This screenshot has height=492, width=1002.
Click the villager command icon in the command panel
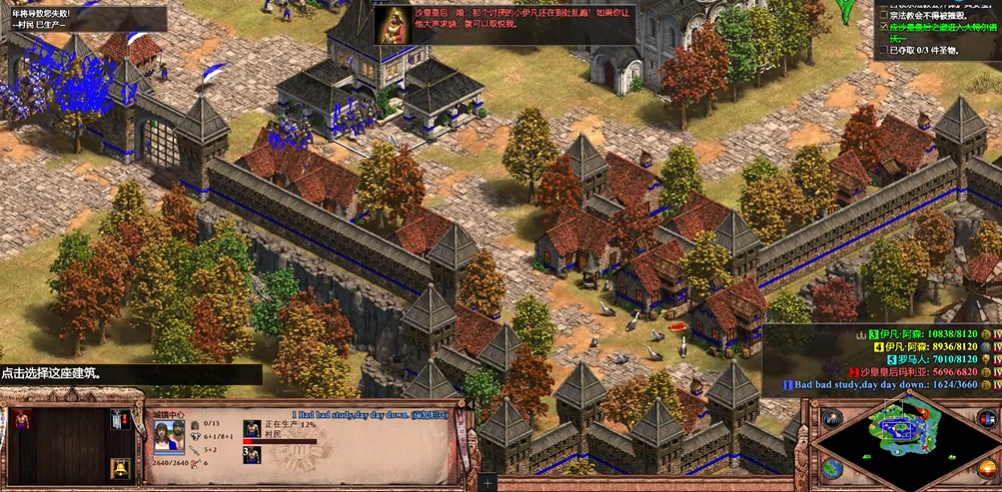(22, 419)
